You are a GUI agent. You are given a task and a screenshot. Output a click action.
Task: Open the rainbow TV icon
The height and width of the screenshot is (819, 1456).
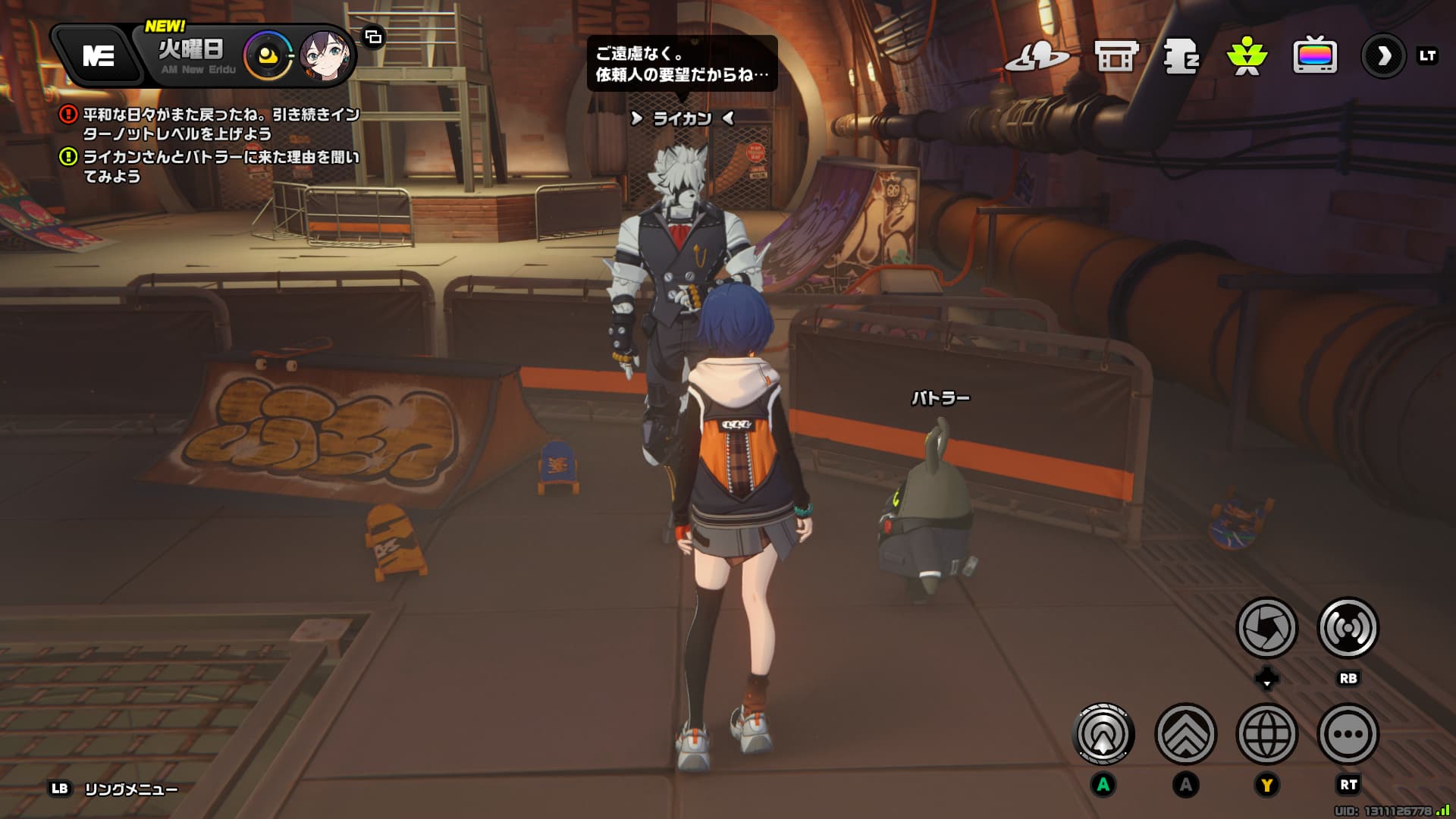point(1314,55)
